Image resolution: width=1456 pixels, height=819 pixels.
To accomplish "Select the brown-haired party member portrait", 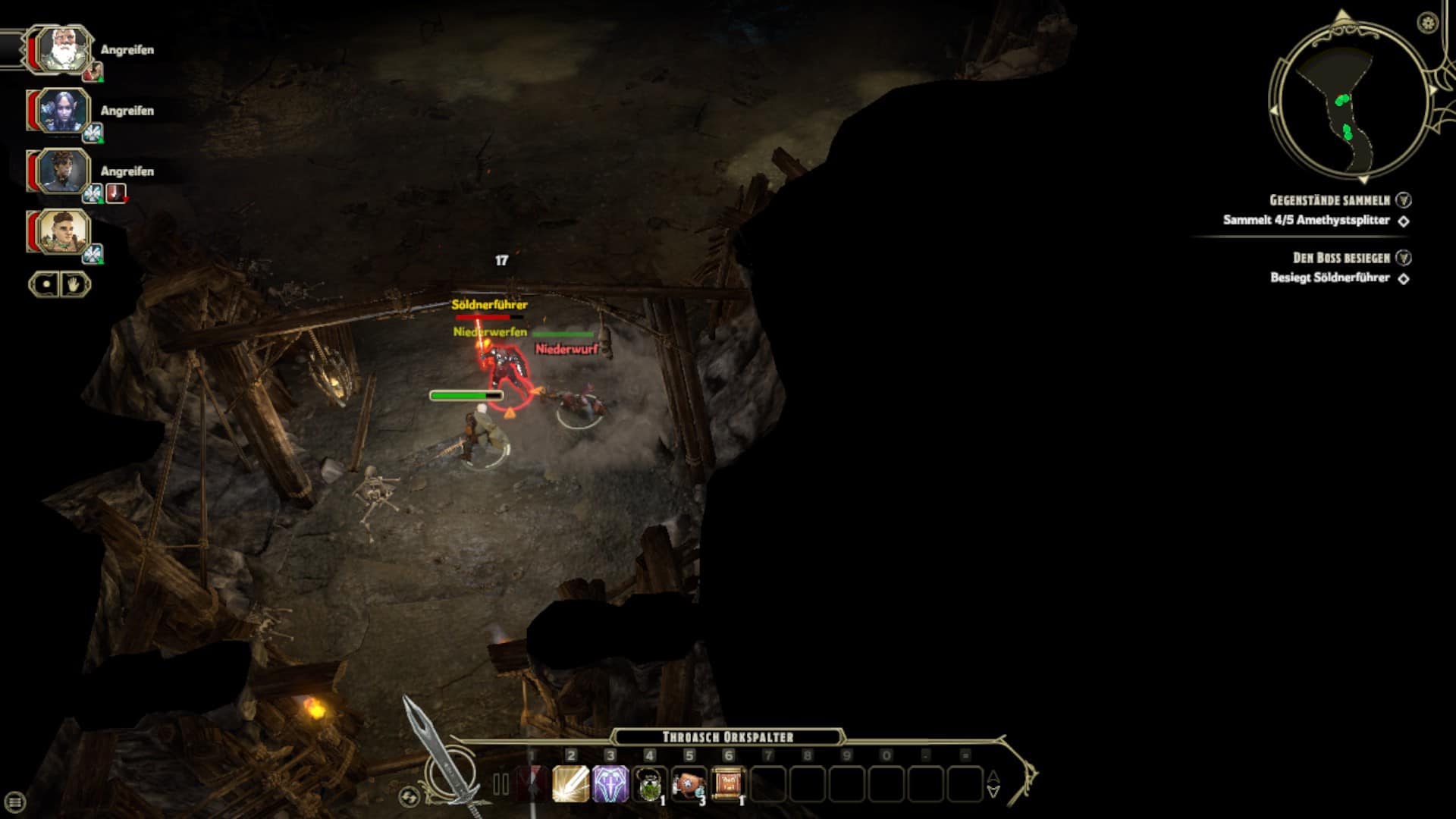I will (x=60, y=231).
